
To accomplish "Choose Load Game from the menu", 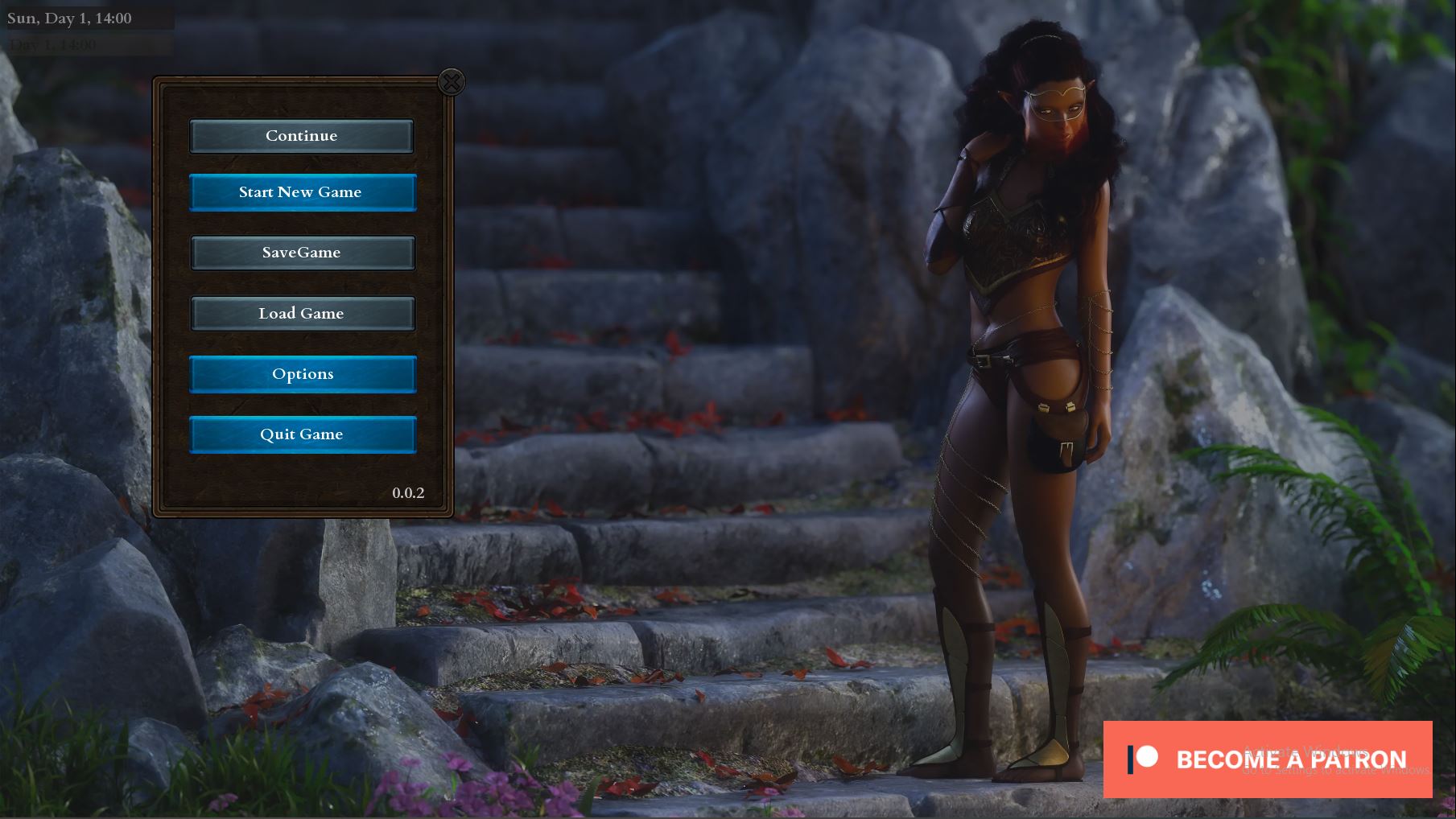I will point(303,314).
